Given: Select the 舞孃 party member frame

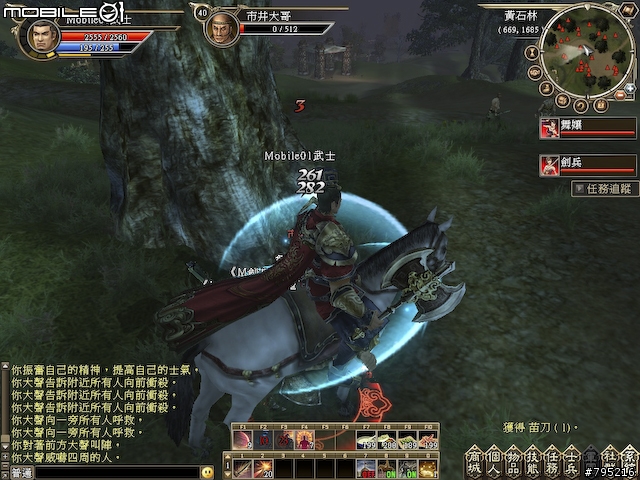Looking at the screenshot, I should pos(587,127).
